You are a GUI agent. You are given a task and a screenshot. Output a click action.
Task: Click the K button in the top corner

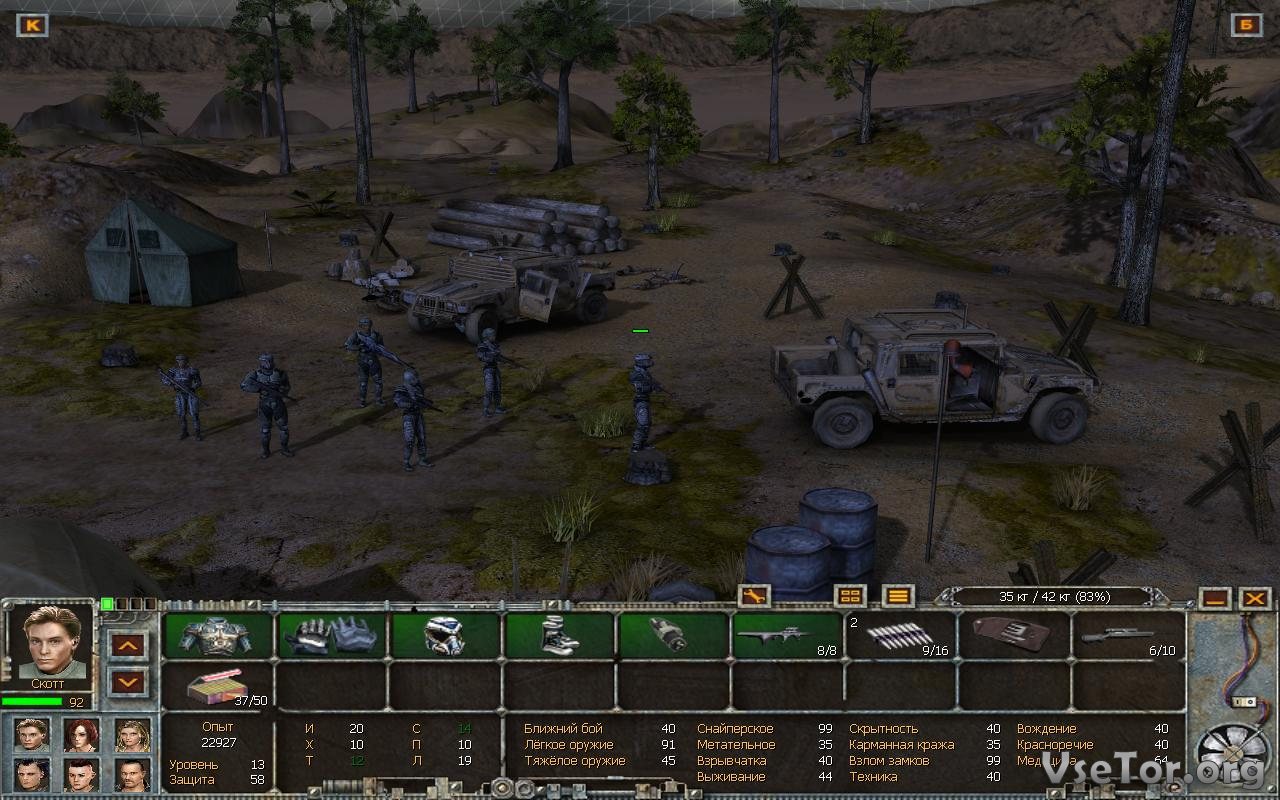coord(32,25)
